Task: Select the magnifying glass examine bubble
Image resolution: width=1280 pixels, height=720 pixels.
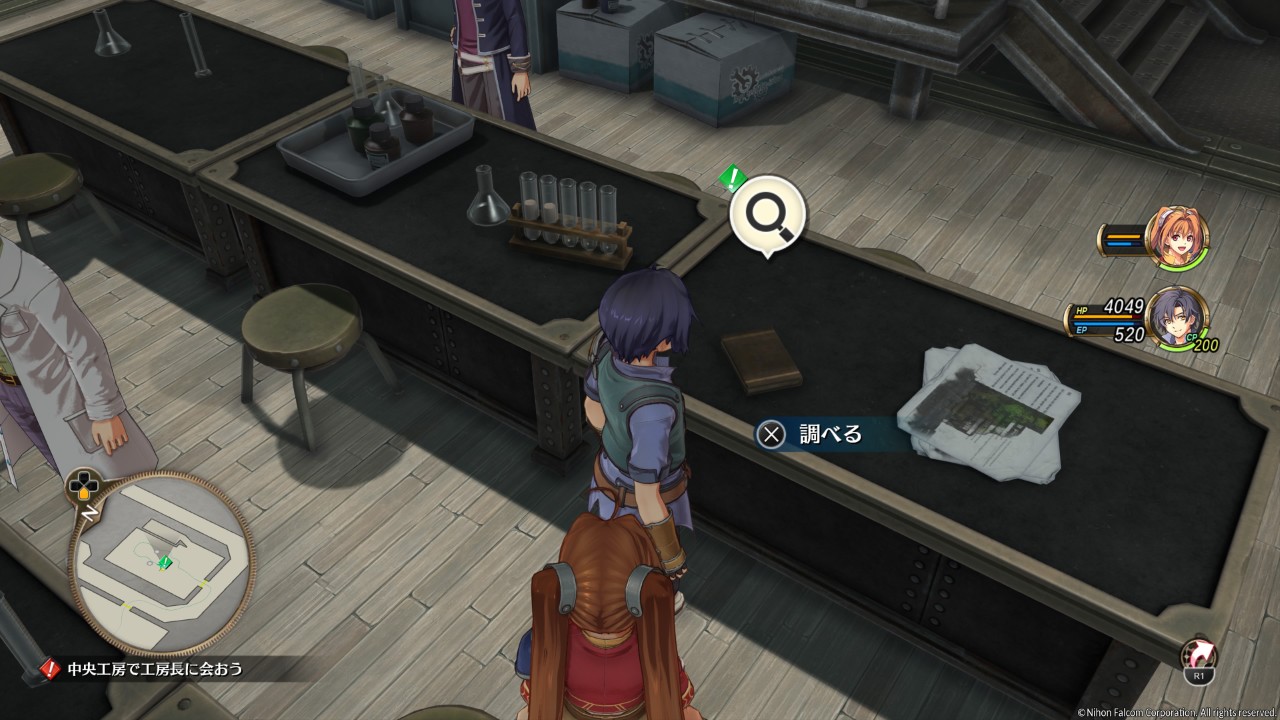Action: click(768, 212)
